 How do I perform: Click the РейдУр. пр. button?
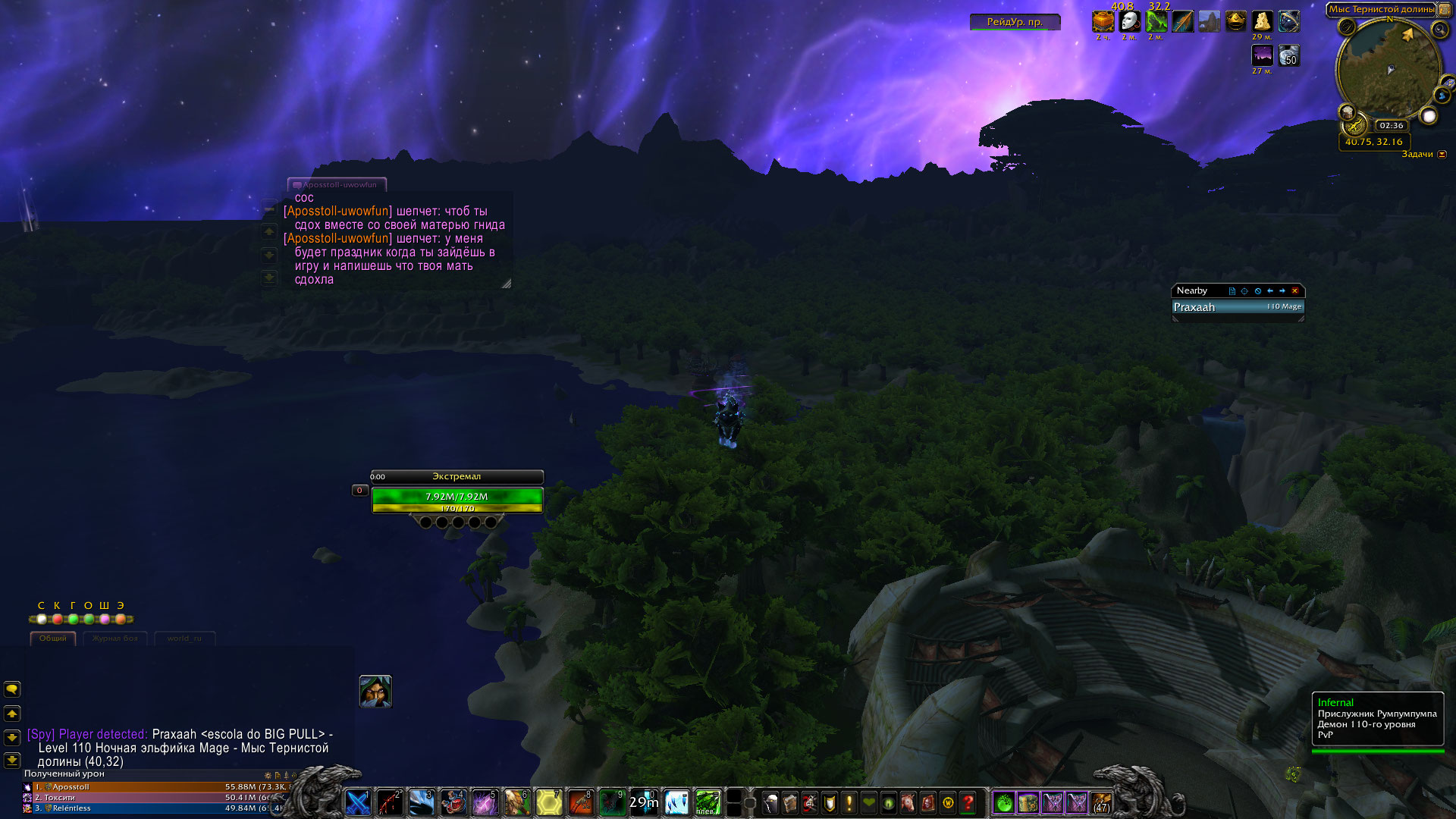tap(1015, 22)
